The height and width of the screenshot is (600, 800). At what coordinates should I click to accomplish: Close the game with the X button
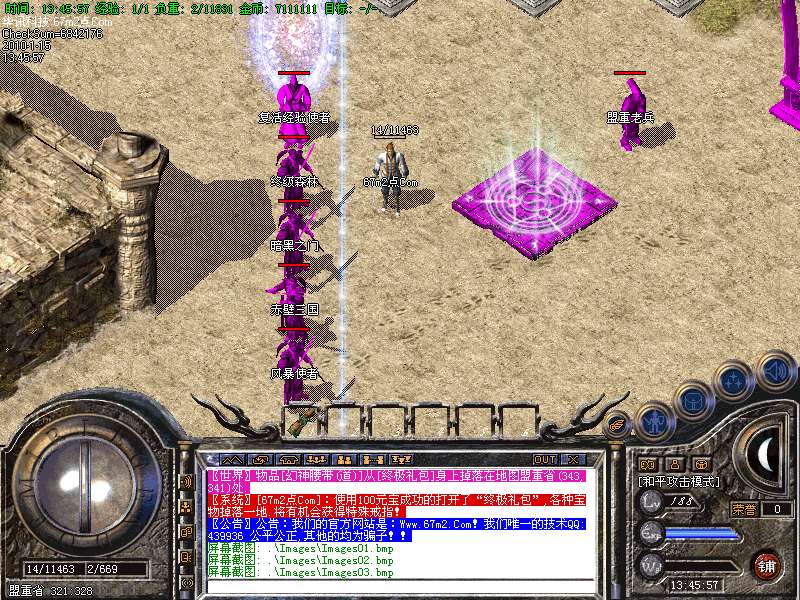click(575, 460)
